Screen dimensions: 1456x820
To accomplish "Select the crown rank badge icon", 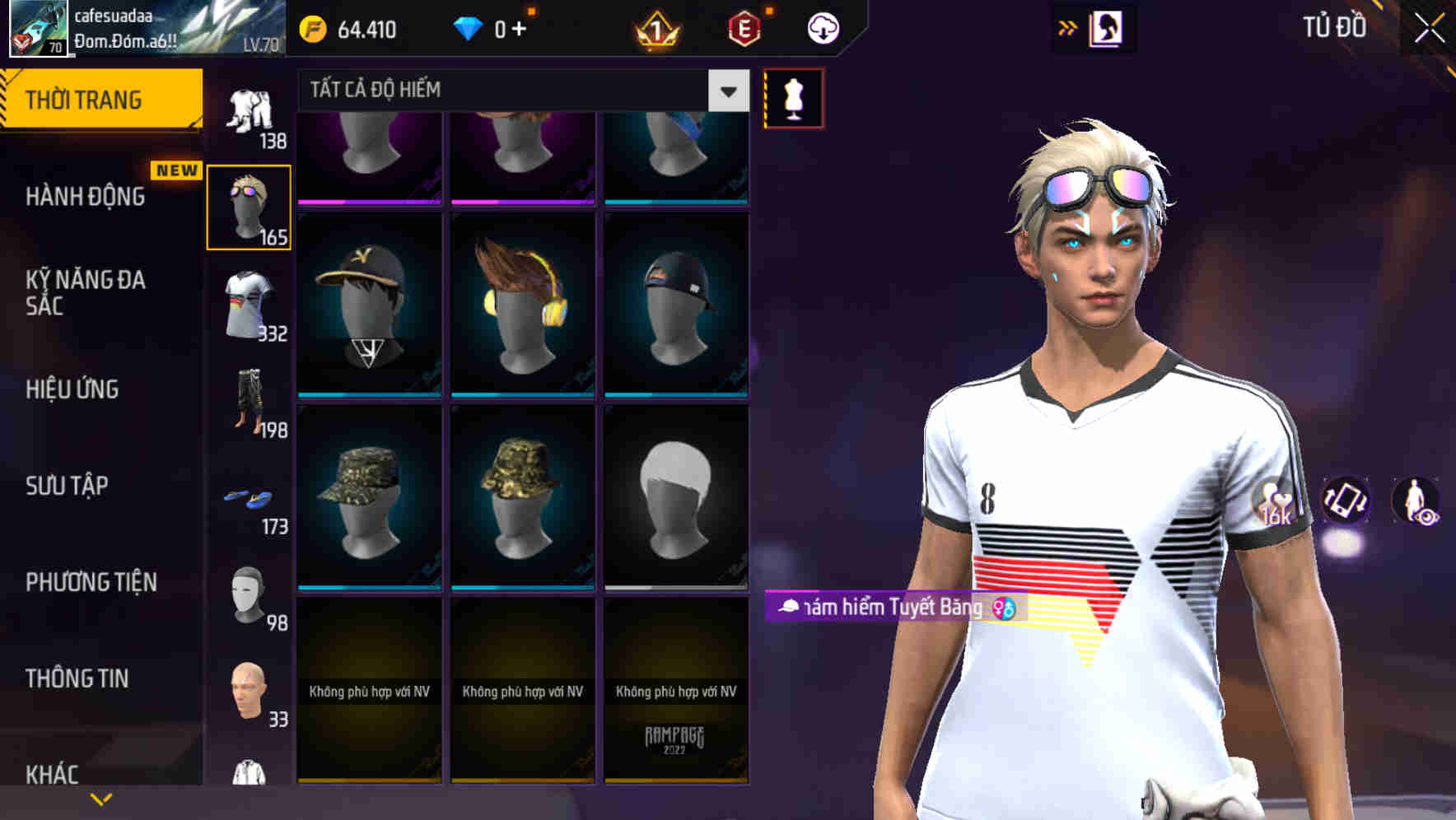I will click(x=655, y=27).
